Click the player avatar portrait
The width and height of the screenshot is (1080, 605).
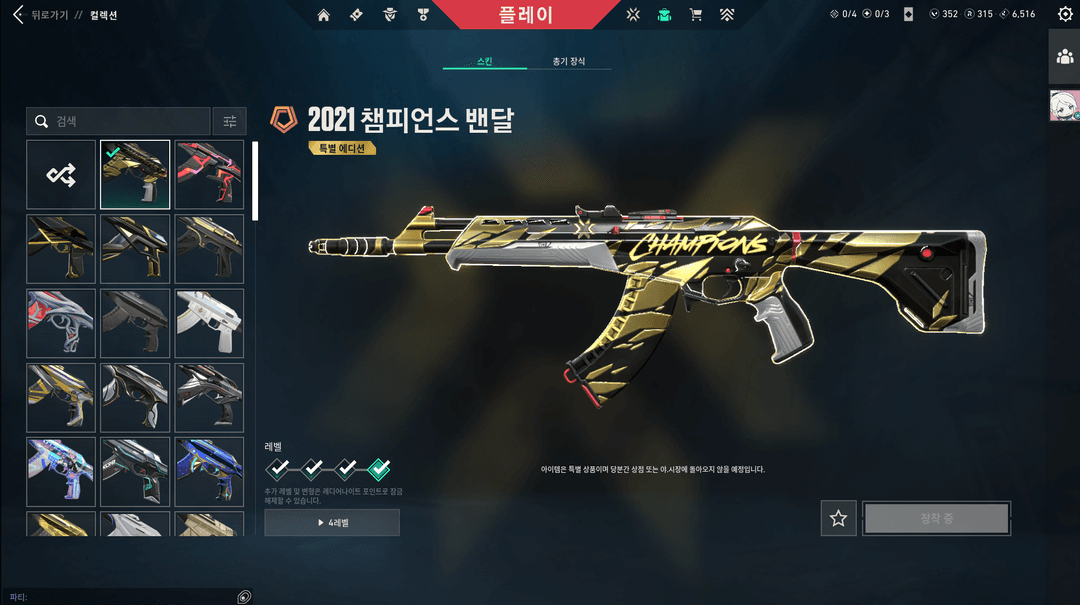coord(1064,105)
